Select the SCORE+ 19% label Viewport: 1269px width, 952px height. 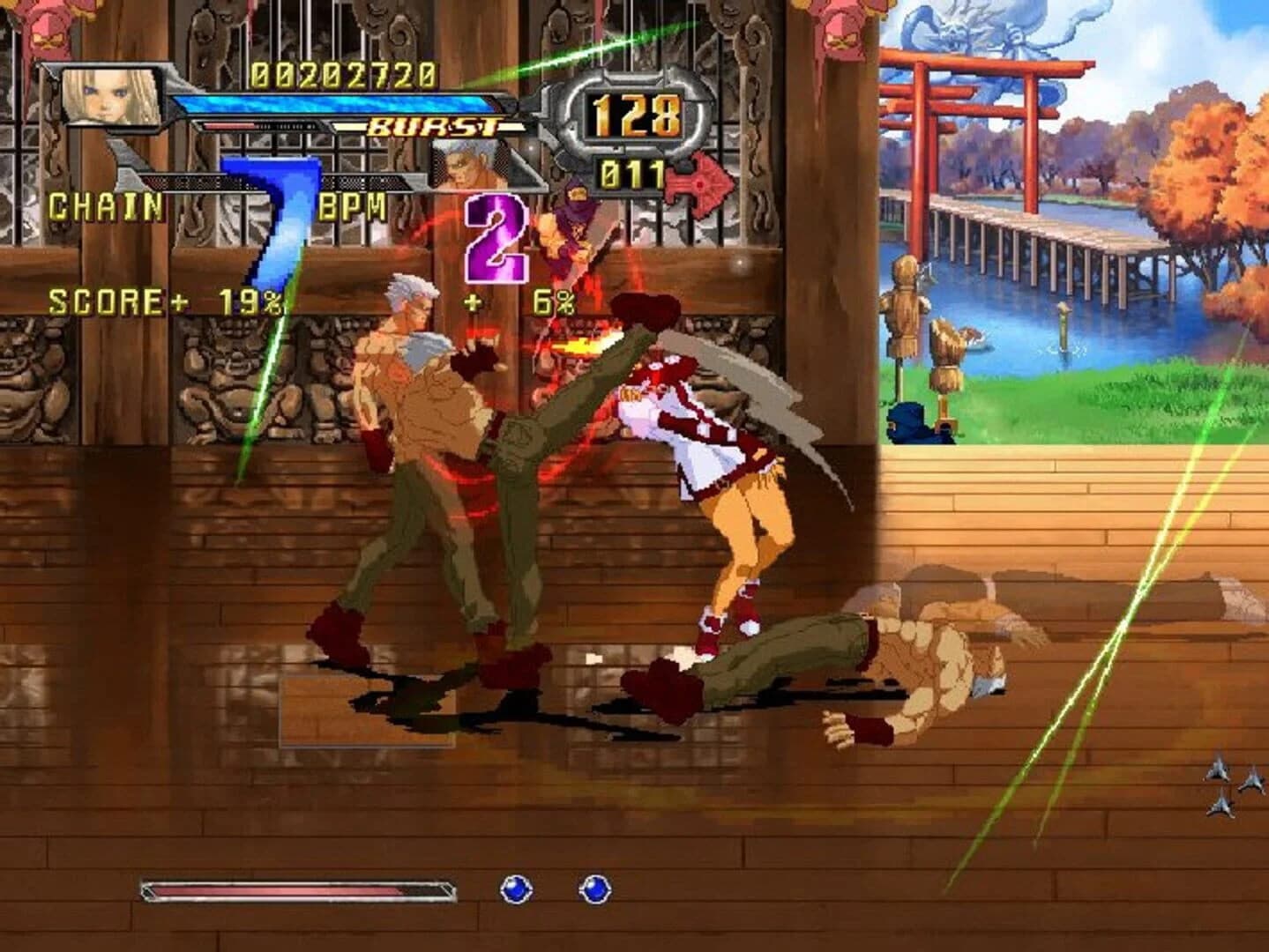[168, 302]
